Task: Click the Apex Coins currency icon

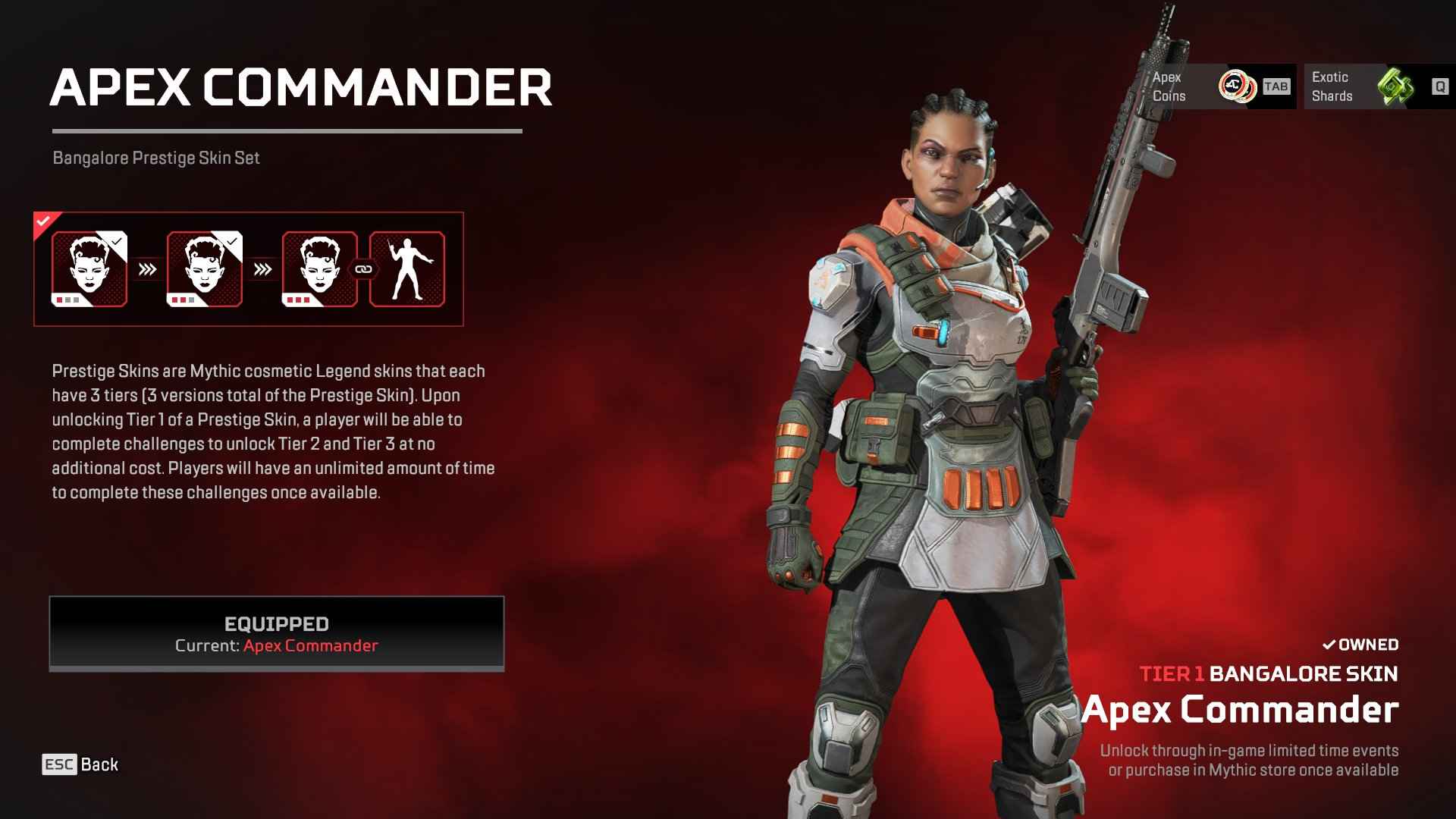Action: pos(1238,86)
